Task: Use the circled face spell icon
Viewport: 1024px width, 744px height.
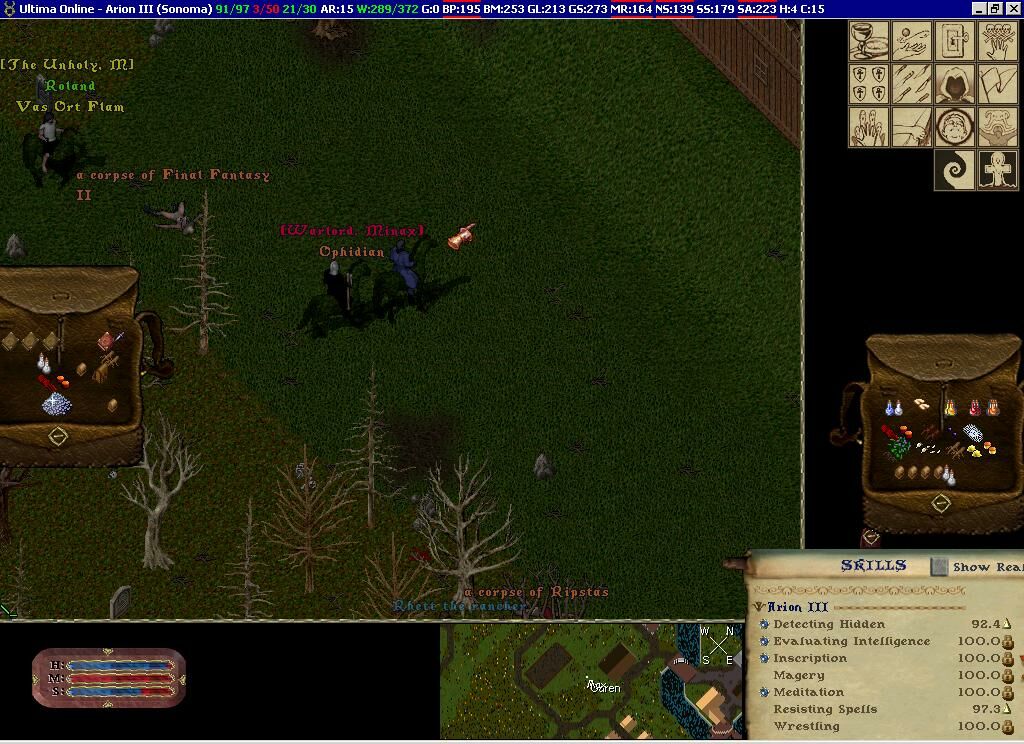Action: click(955, 127)
